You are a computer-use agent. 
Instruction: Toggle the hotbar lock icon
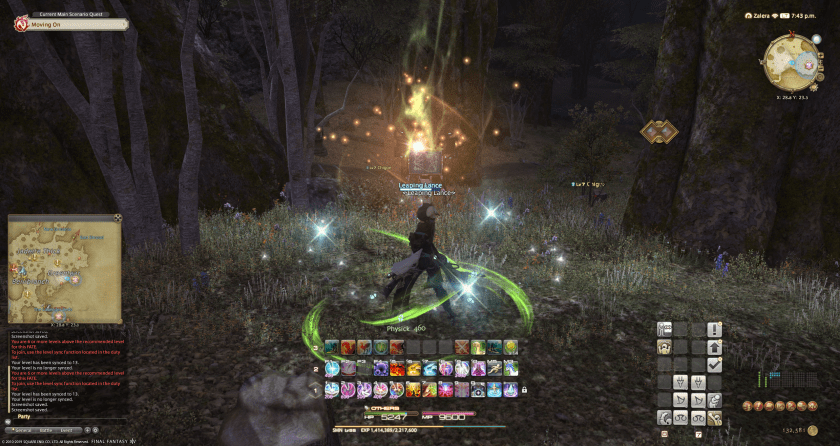(x=526, y=389)
